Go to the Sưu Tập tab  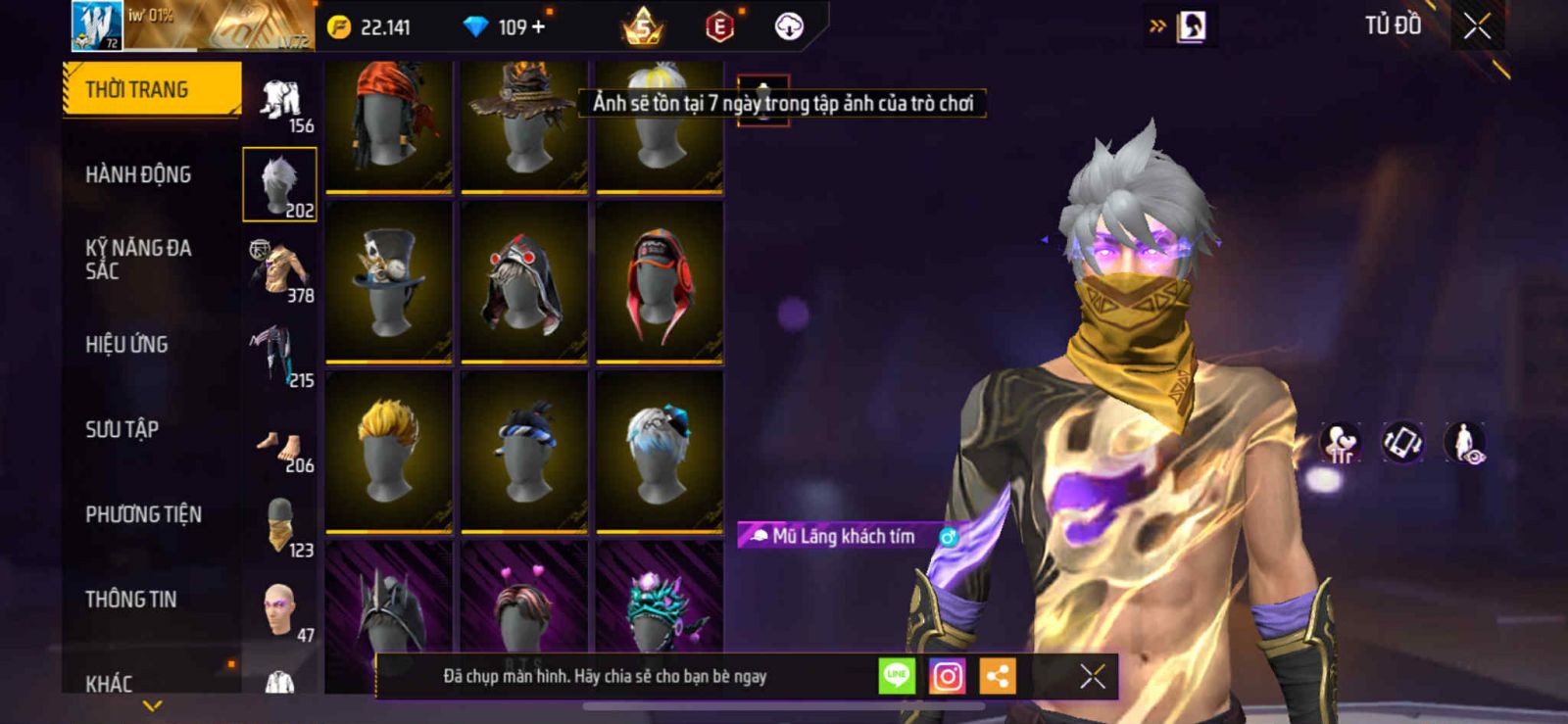(122, 429)
